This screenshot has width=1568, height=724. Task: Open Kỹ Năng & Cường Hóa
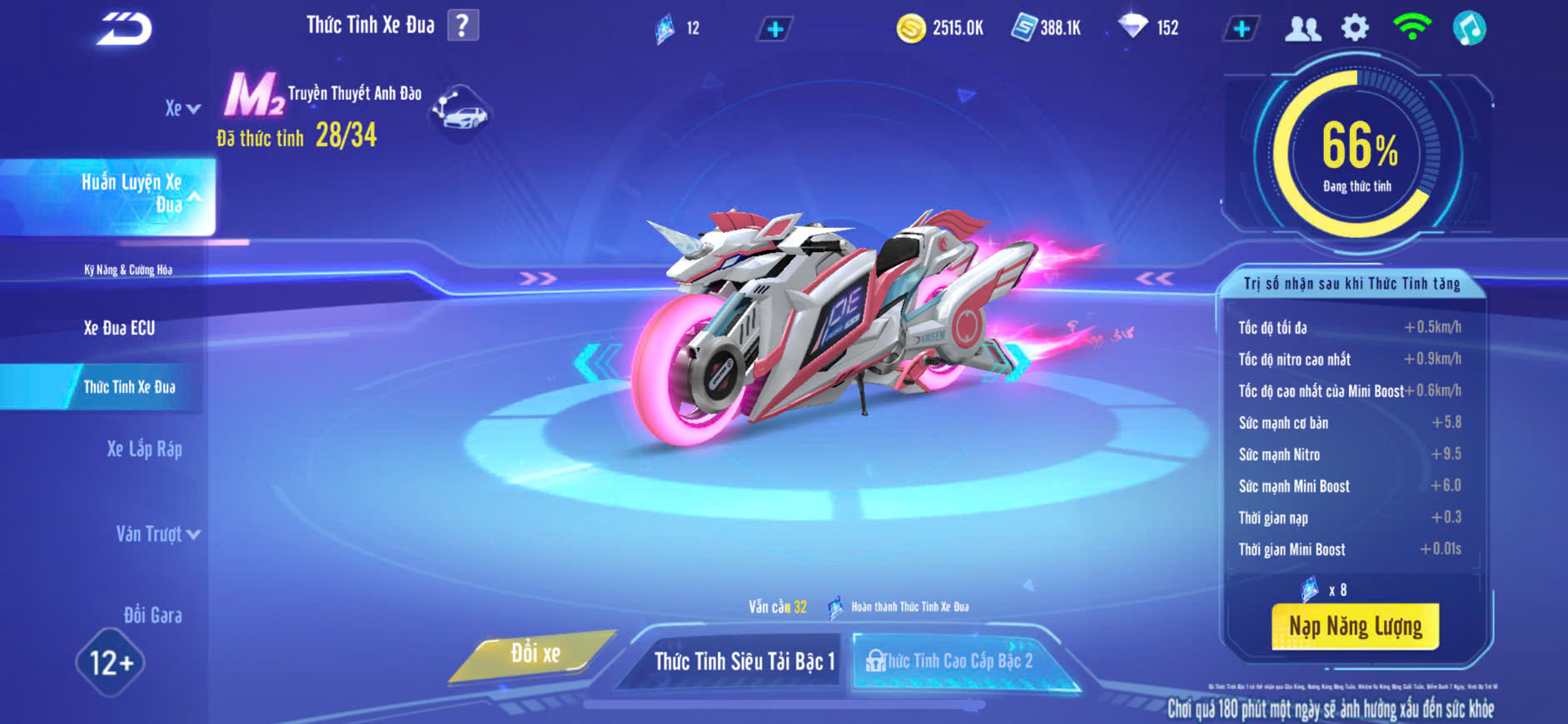[128, 270]
